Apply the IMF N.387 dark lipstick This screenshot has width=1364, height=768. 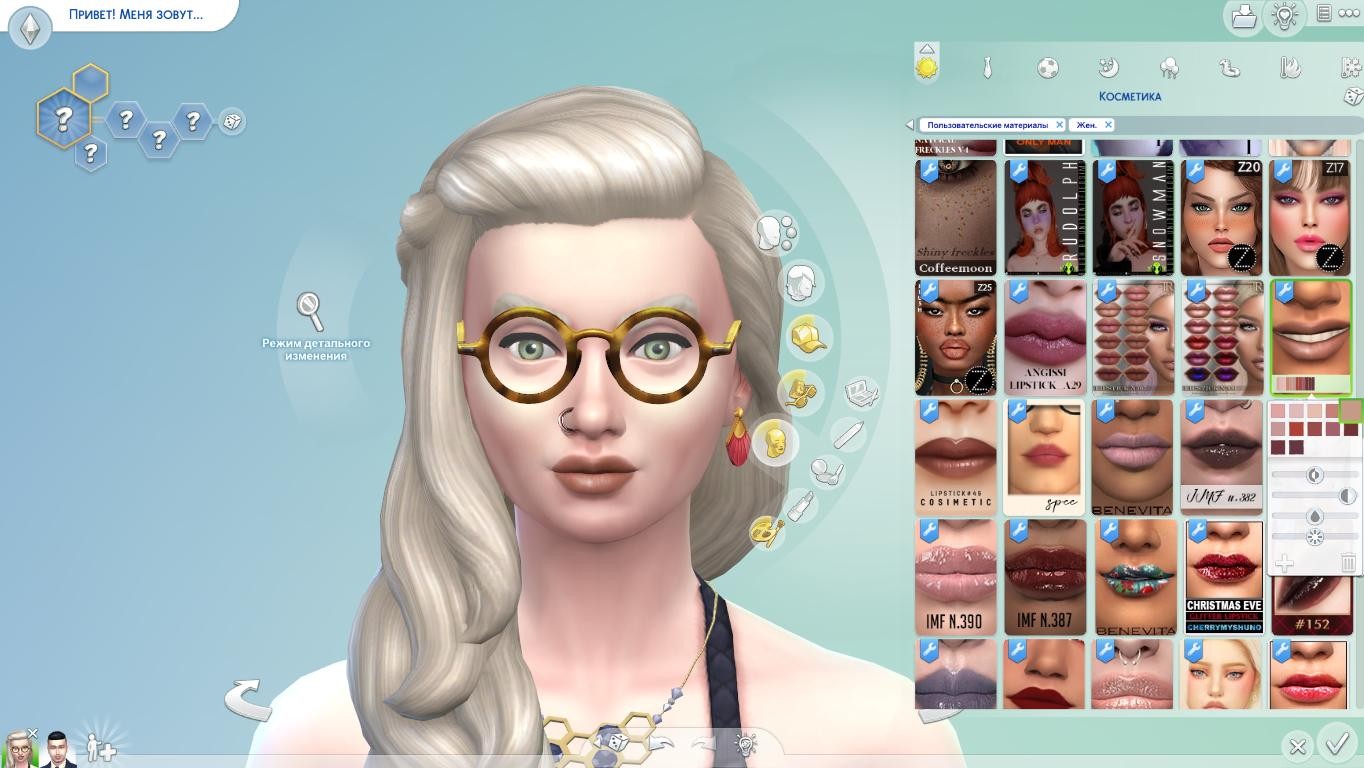point(1044,577)
